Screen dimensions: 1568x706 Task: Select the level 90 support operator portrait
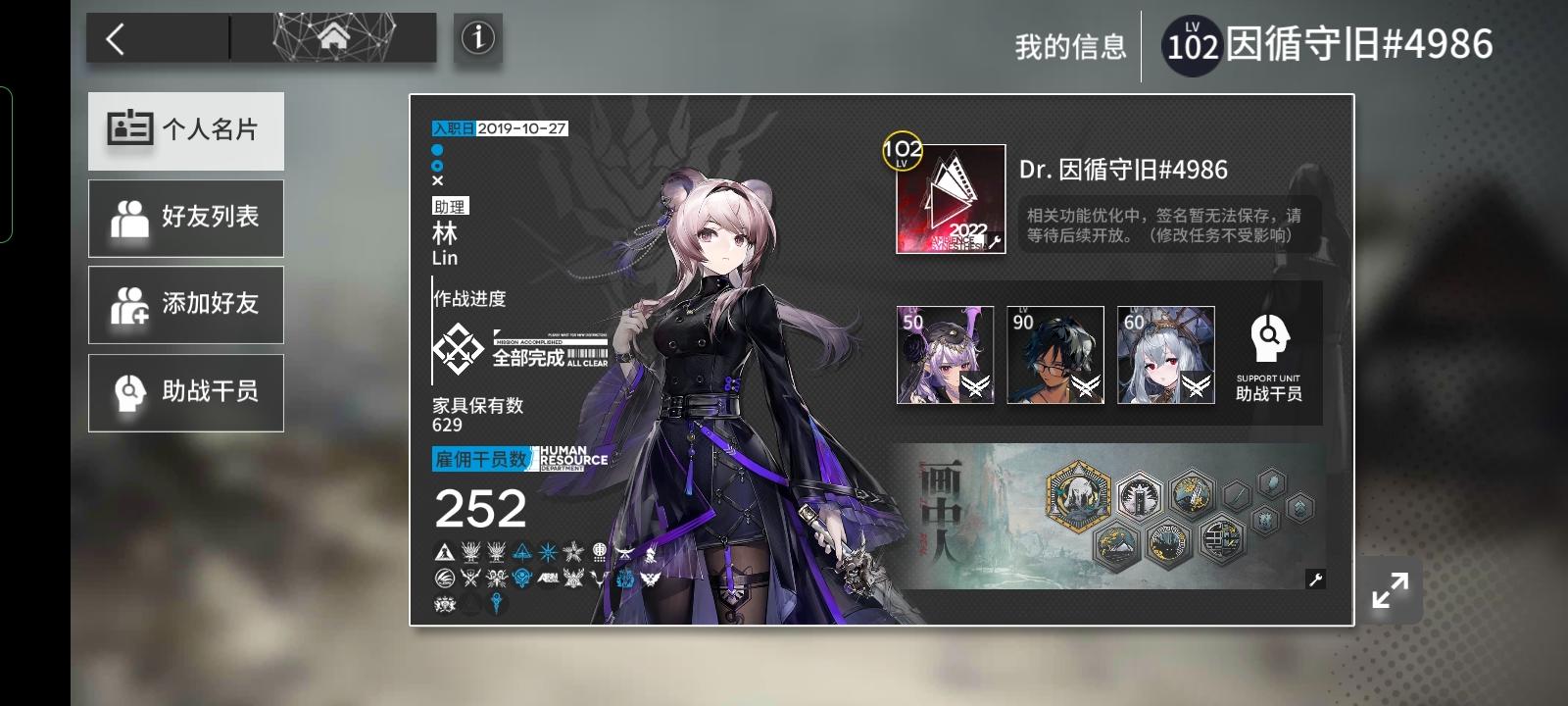click(x=1055, y=355)
